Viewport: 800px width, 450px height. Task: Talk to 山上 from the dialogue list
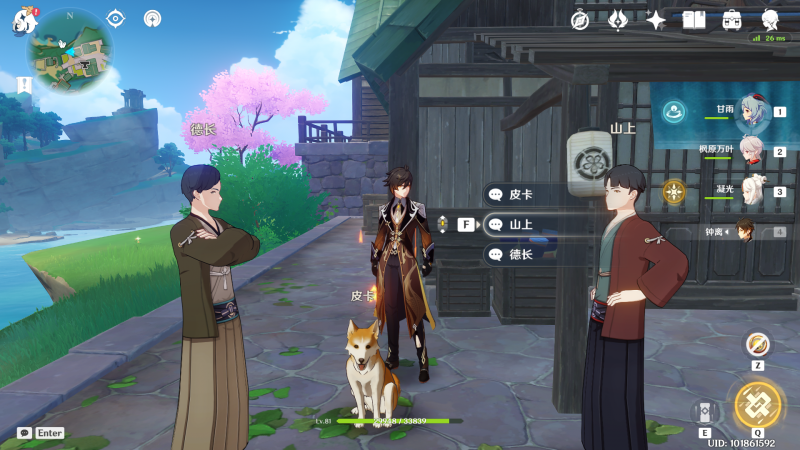point(520,225)
